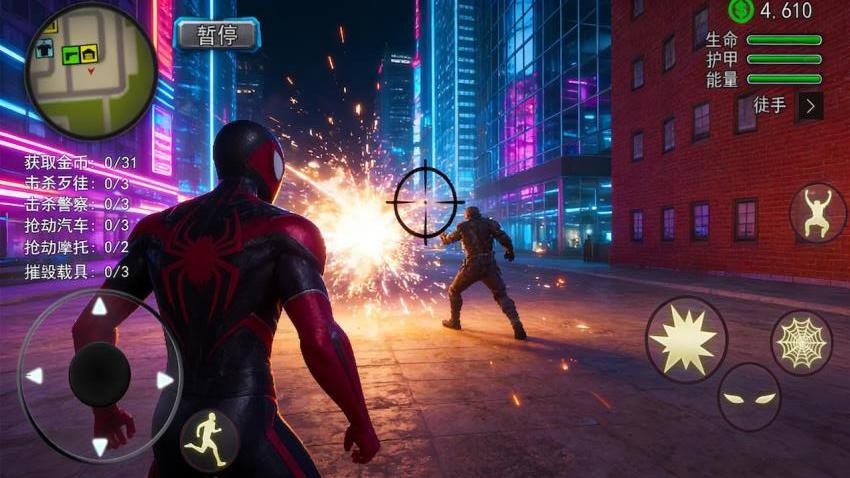The width and height of the screenshot is (850, 478).
Task: Activate the glowing eyes ability button
Action: tap(749, 398)
